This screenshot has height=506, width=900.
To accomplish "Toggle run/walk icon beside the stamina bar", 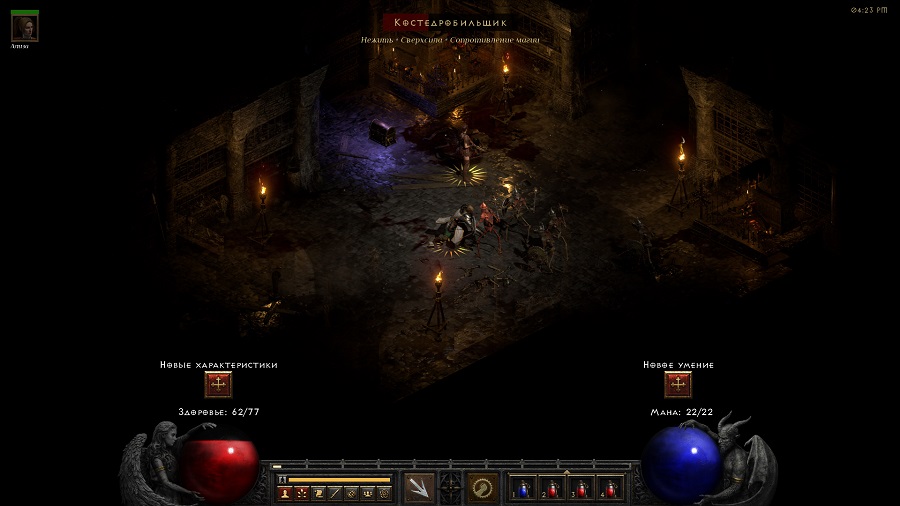I will (x=282, y=480).
